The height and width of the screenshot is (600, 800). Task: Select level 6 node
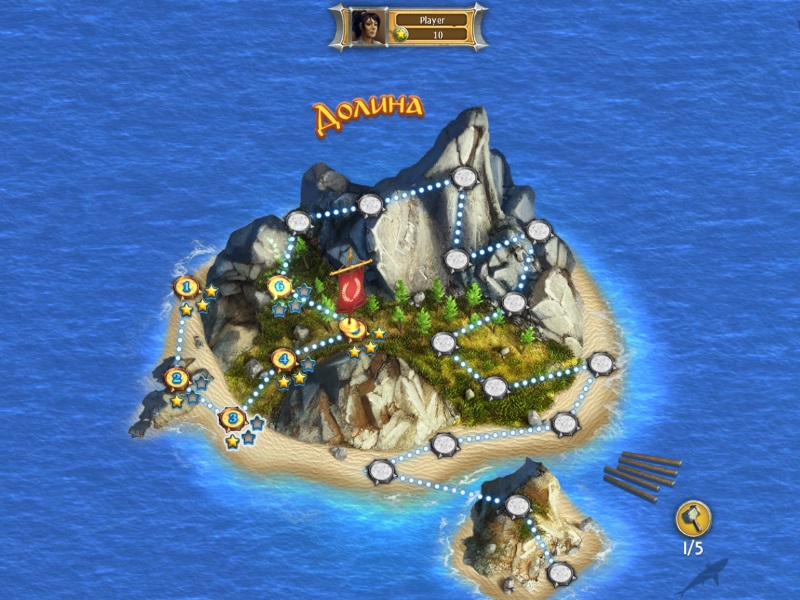click(281, 288)
